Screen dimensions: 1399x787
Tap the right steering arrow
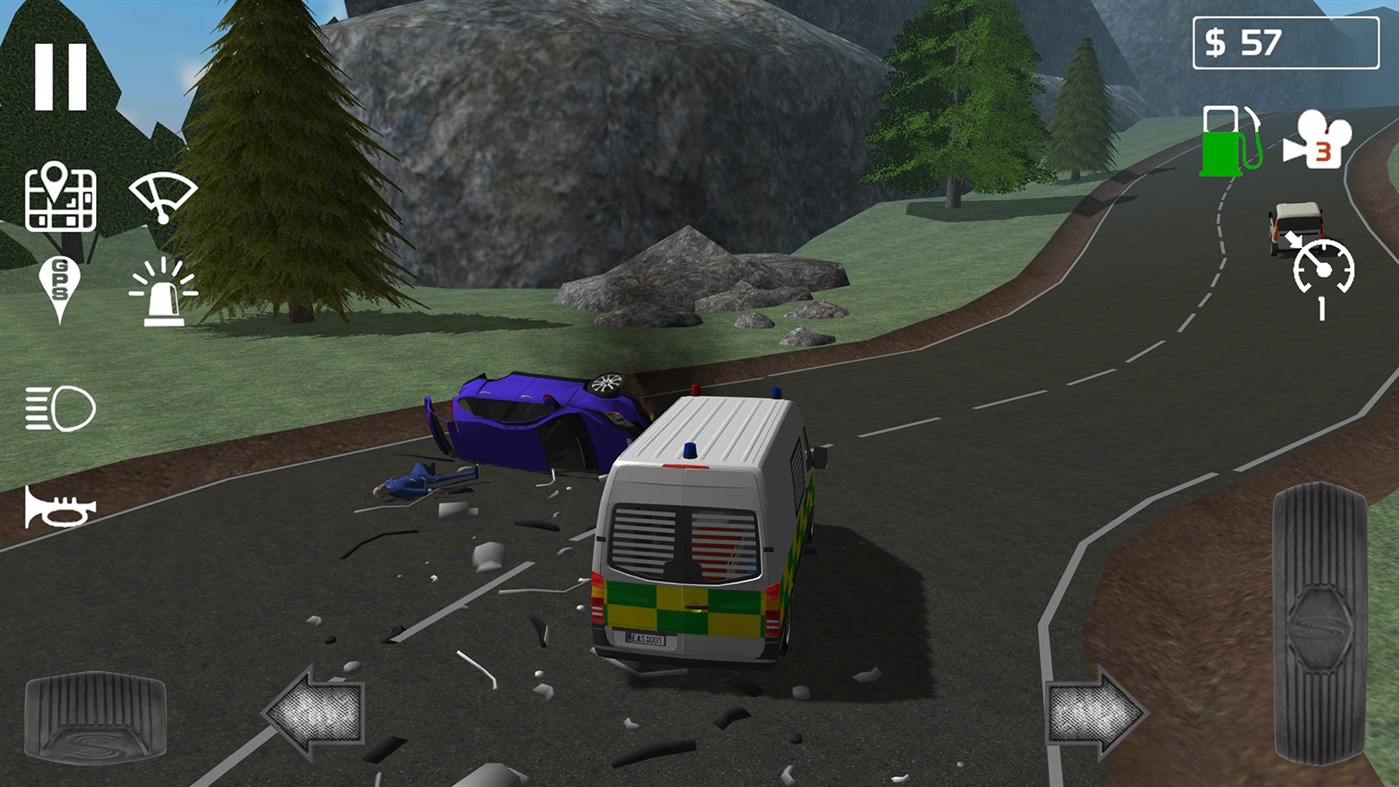1094,711
